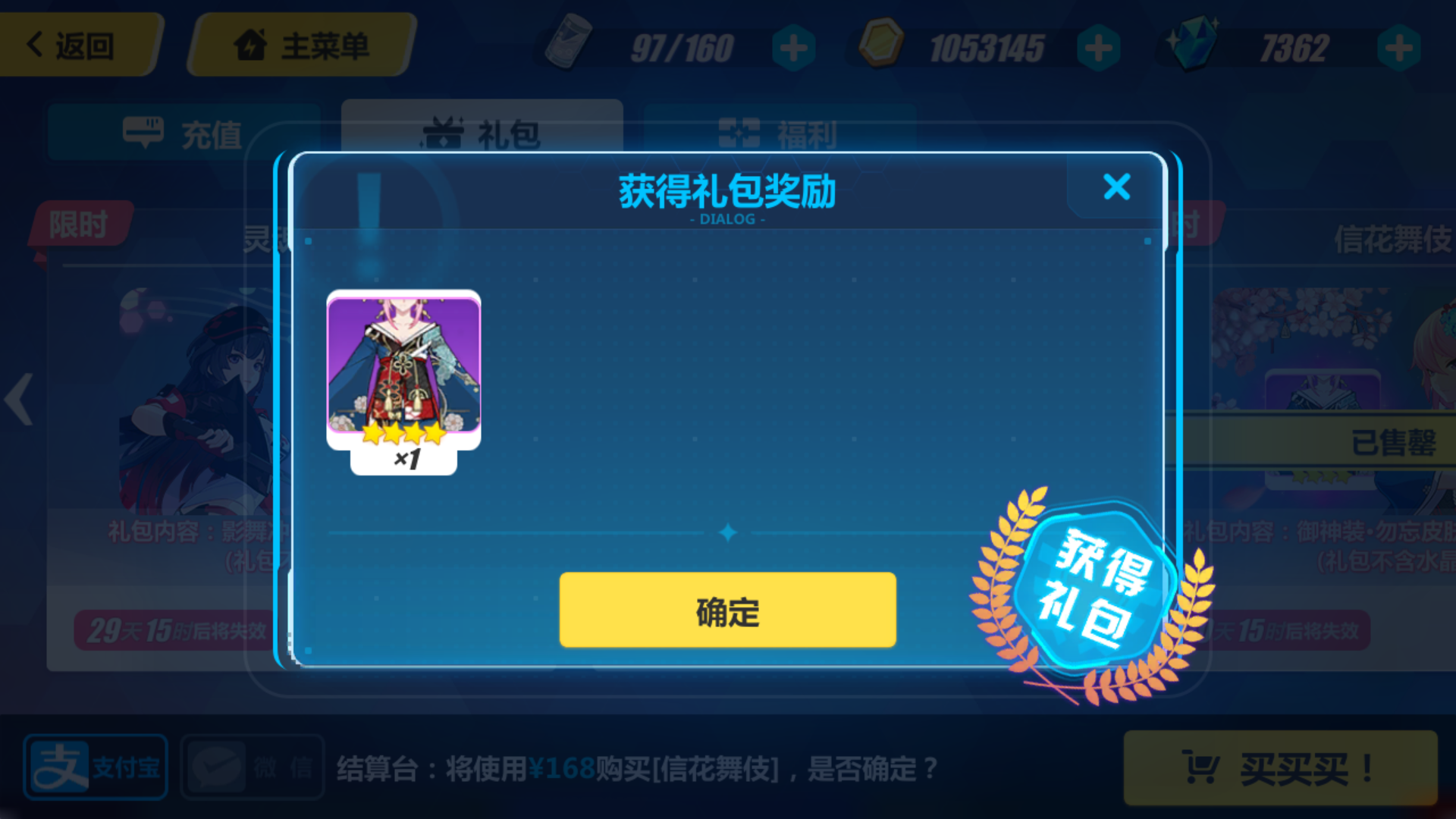Click the stamina bottle icon showing 97/160
This screenshot has width=1456, height=819.
click(x=569, y=45)
